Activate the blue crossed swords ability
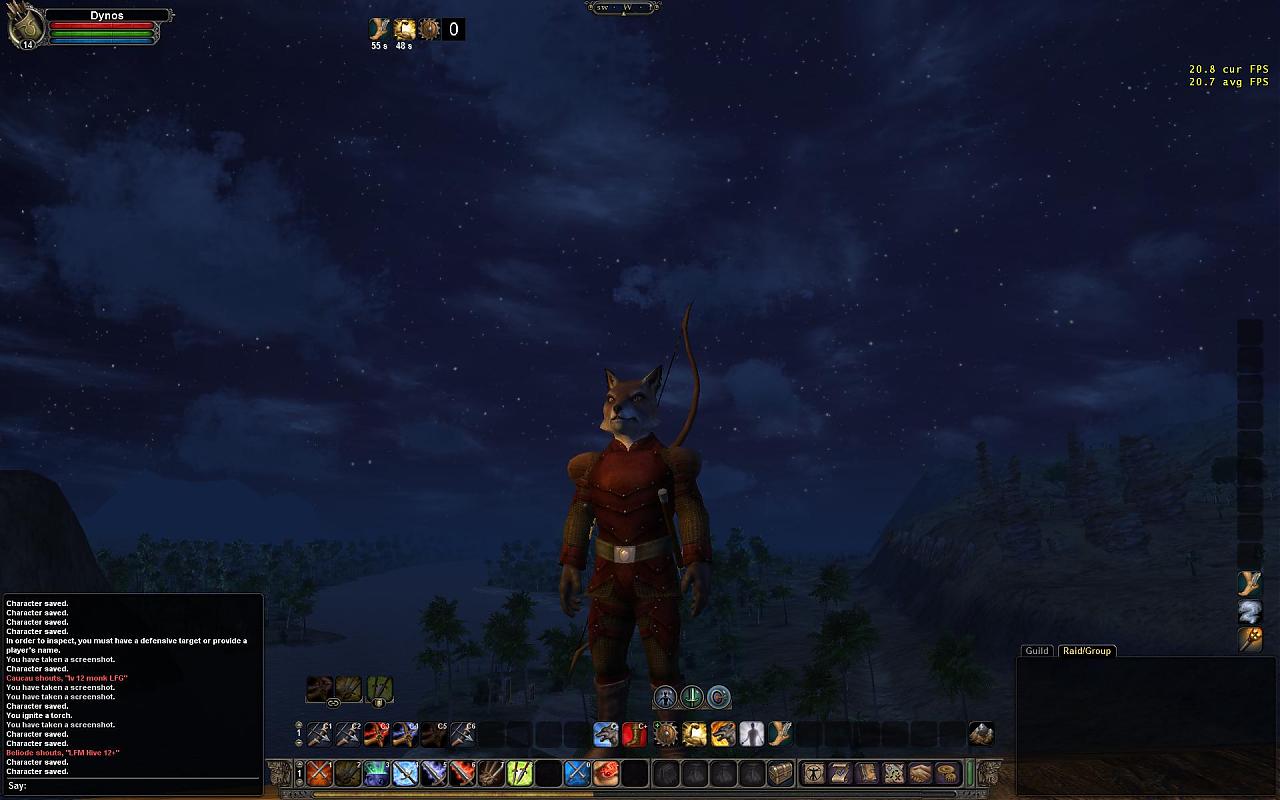Viewport: 1280px width, 800px height. point(578,773)
